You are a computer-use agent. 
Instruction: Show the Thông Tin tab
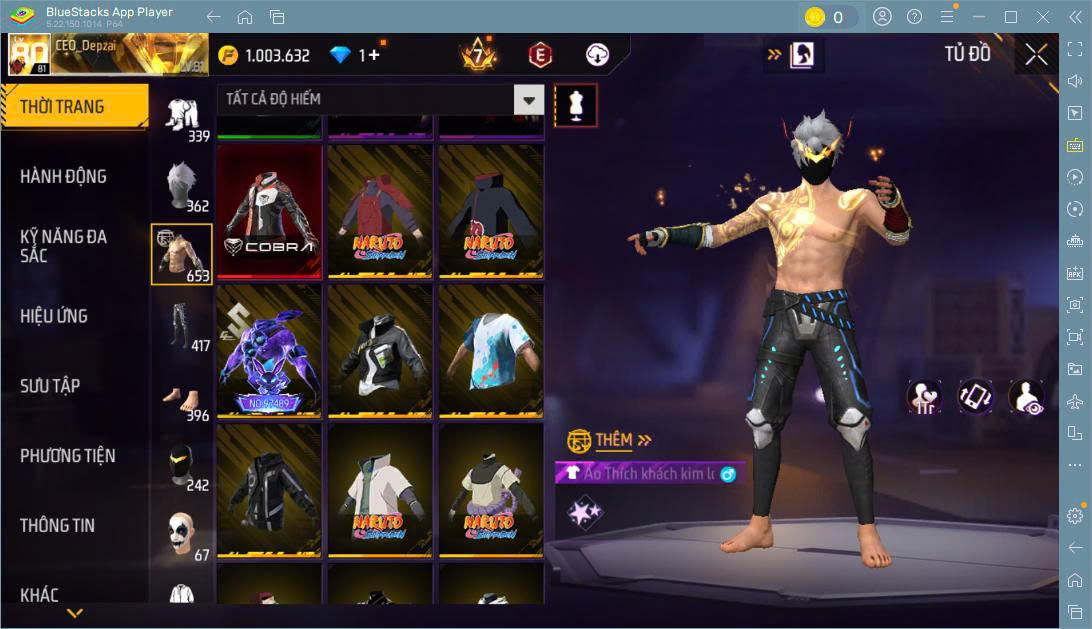pyautogui.click(x=58, y=526)
